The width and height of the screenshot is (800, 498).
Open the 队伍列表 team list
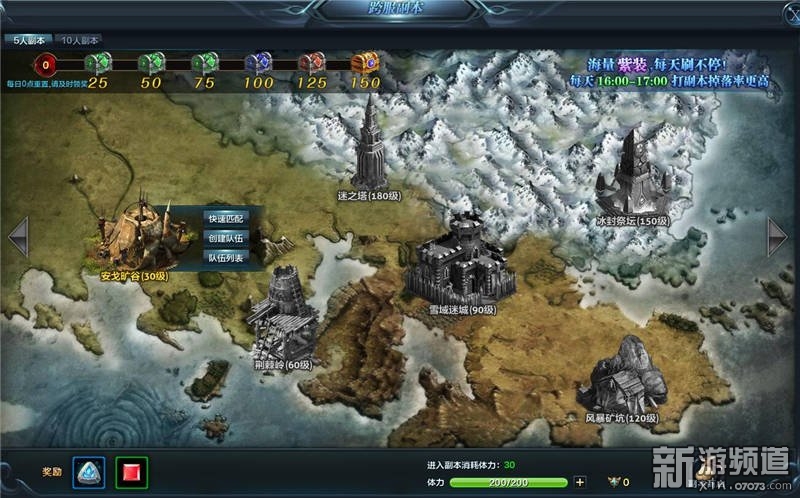tap(225, 257)
